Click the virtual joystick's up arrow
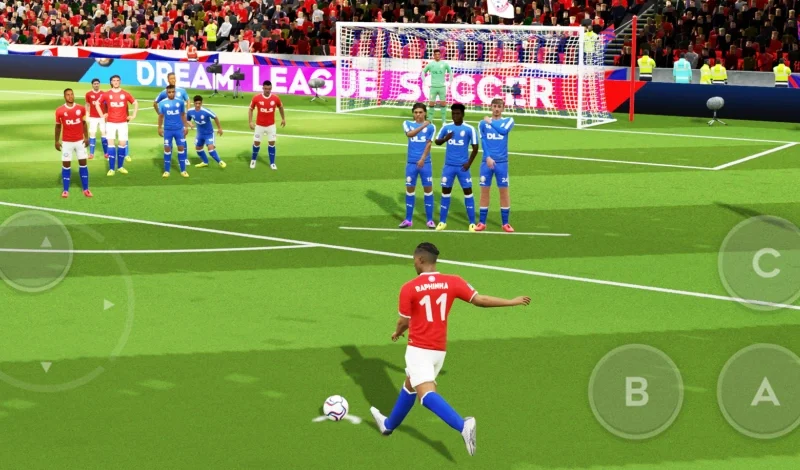 pos(46,241)
